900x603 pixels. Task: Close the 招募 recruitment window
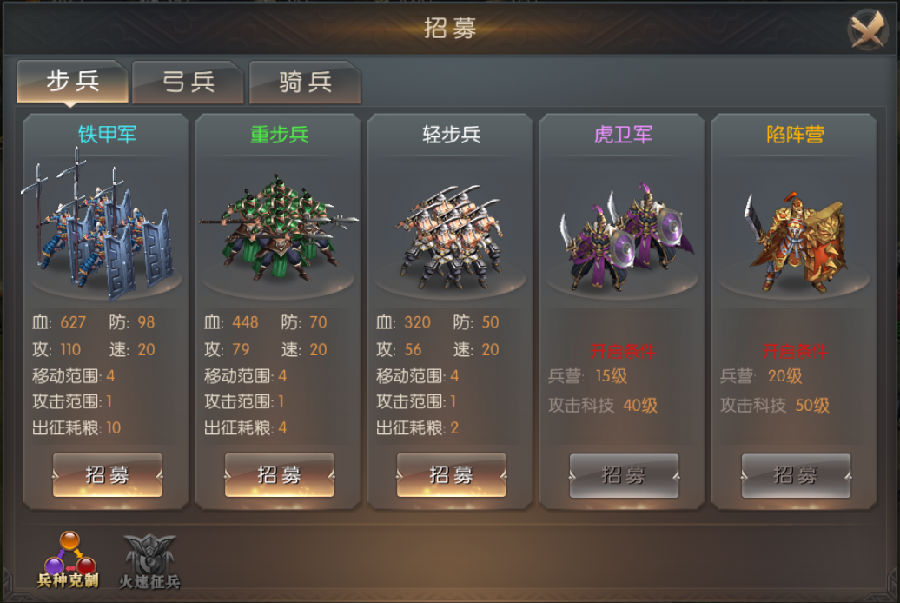pyautogui.click(x=867, y=29)
